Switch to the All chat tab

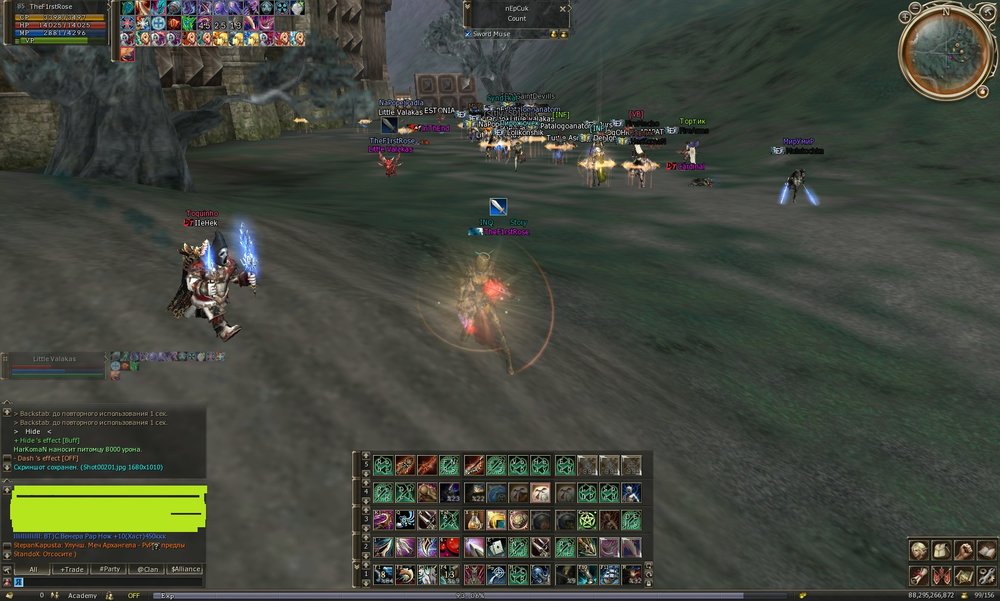tap(33, 569)
